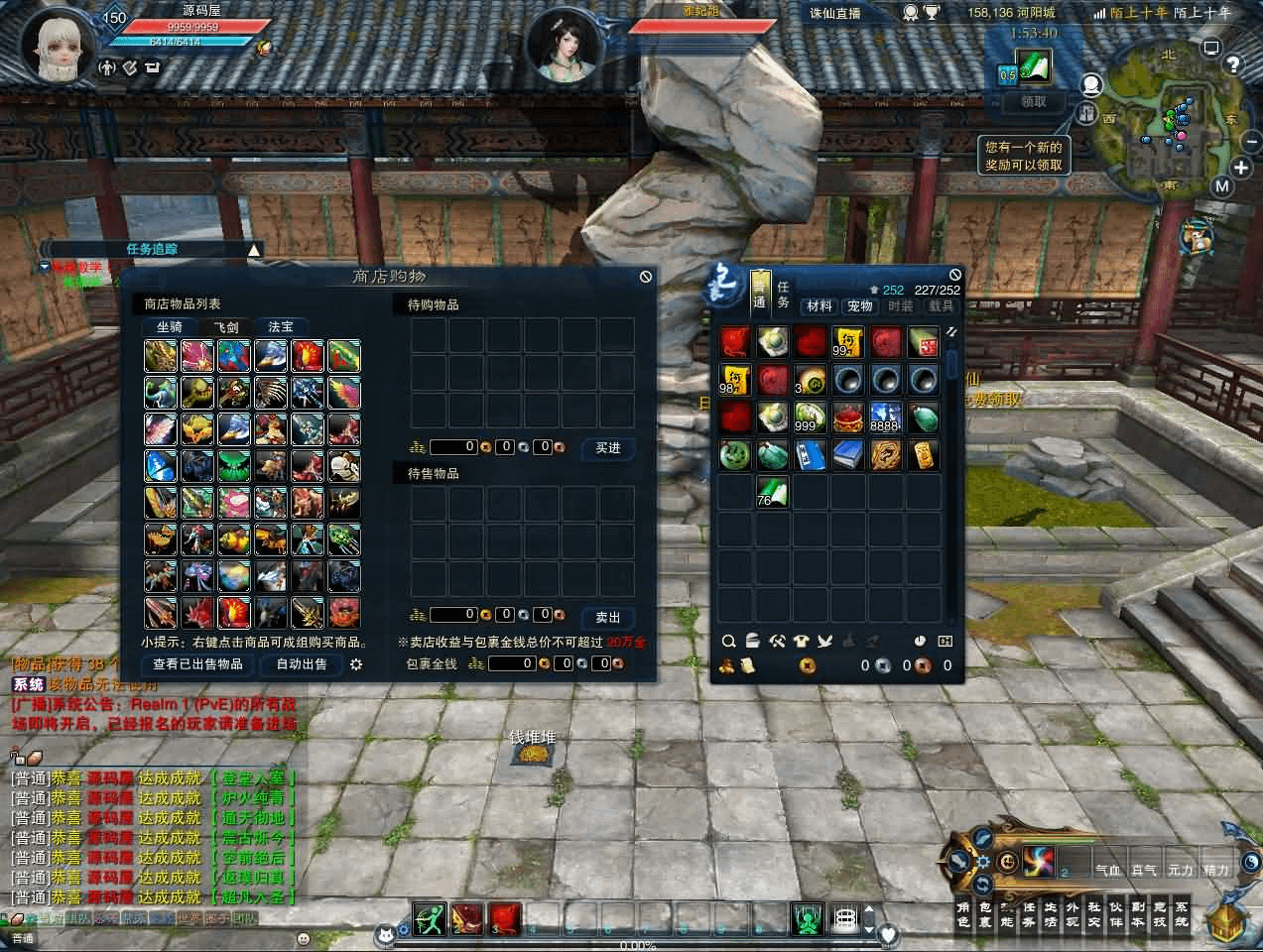Expand the 任务追踪 quest tracker
This screenshot has width=1263, height=952.
(x=255, y=250)
